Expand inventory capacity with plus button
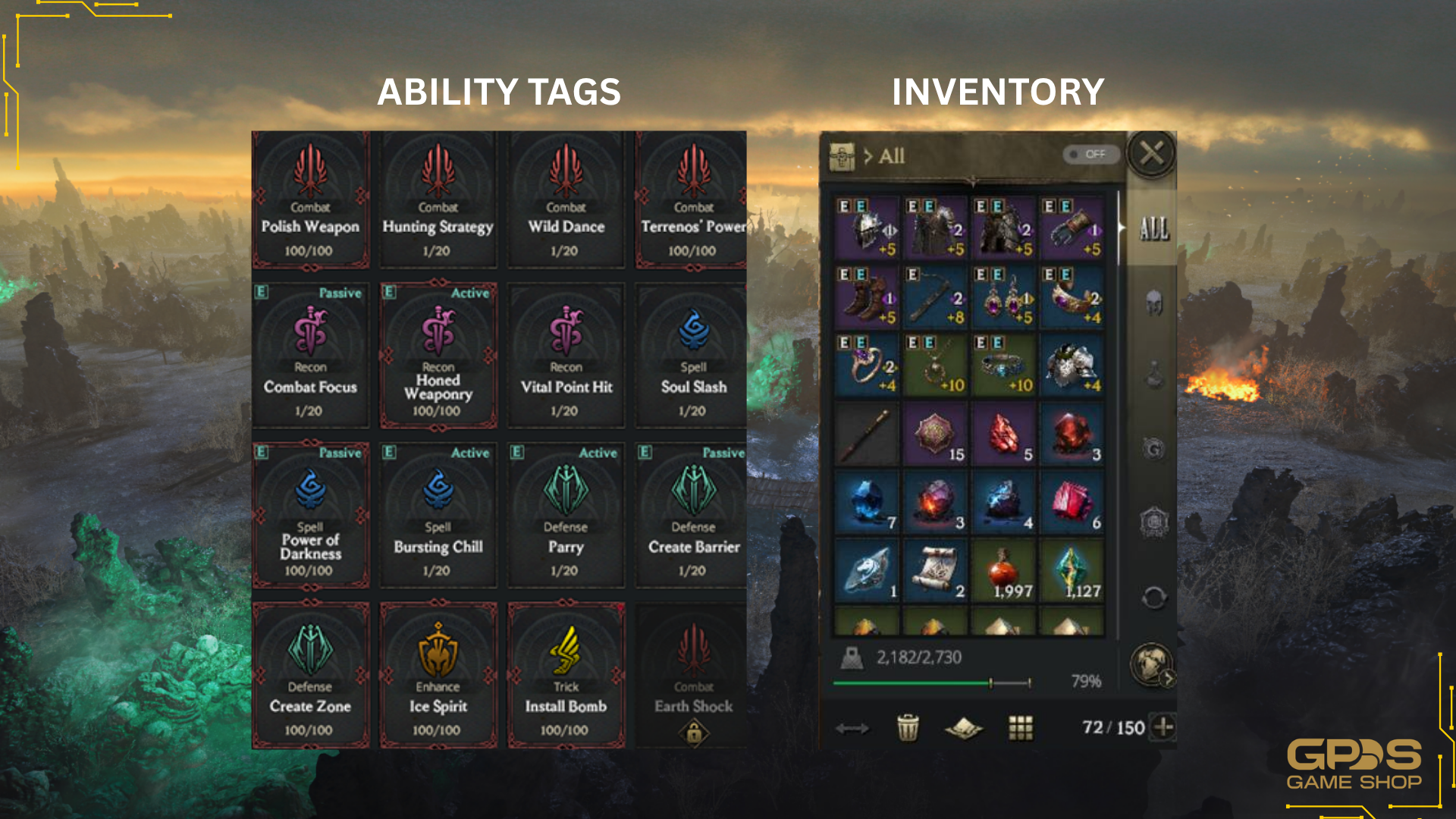The width and height of the screenshot is (1456, 819). (x=1163, y=727)
